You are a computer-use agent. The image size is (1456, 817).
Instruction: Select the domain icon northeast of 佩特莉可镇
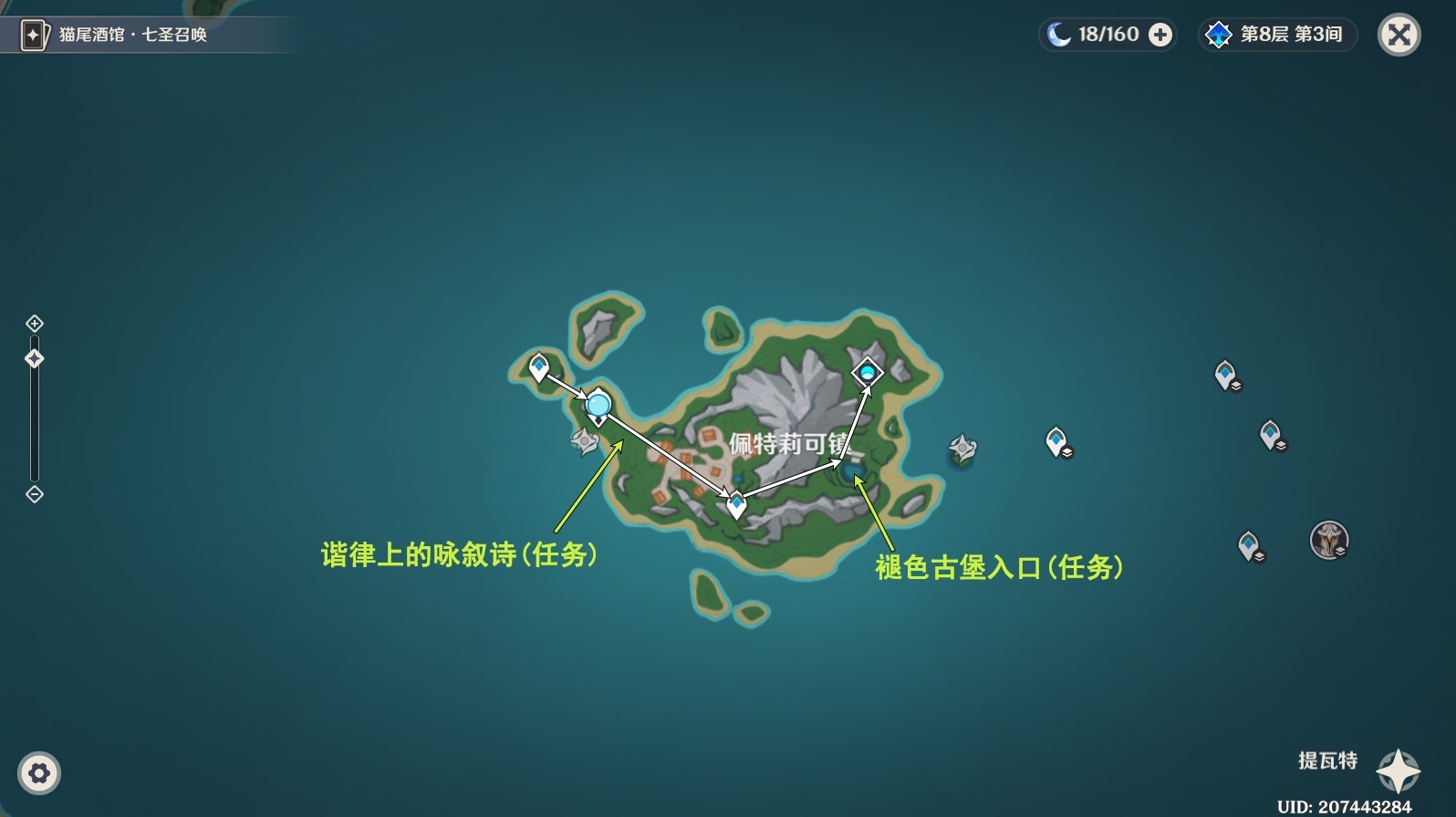tap(866, 372)
